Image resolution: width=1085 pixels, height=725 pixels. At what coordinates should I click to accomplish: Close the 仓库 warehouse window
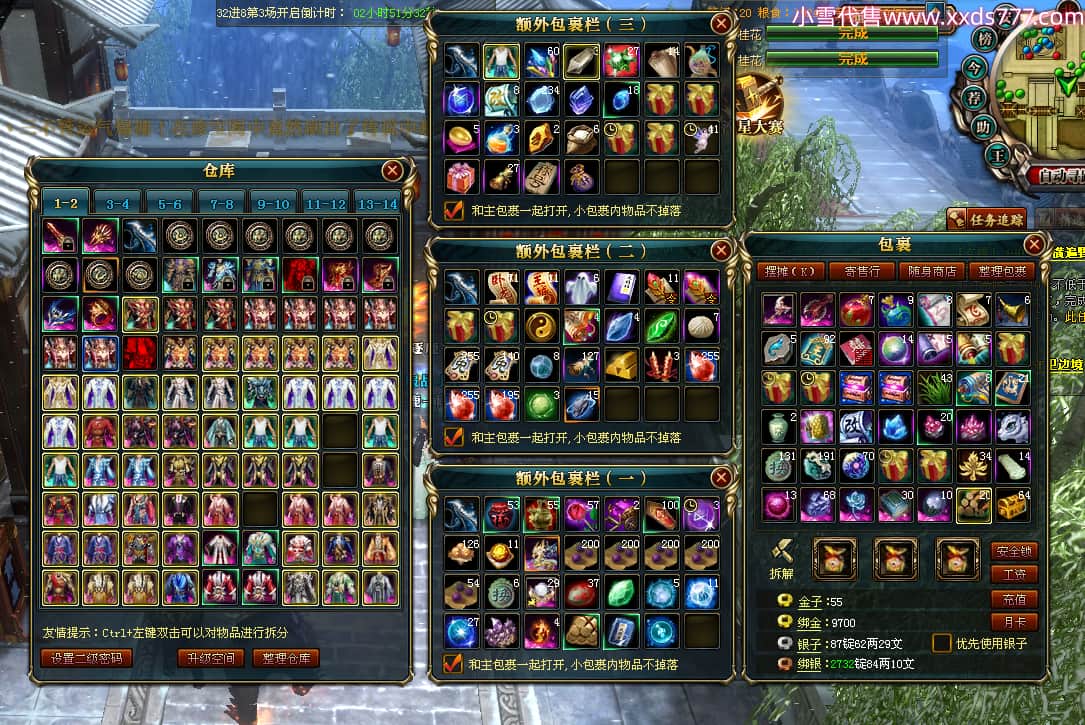(x=393, y=170)
